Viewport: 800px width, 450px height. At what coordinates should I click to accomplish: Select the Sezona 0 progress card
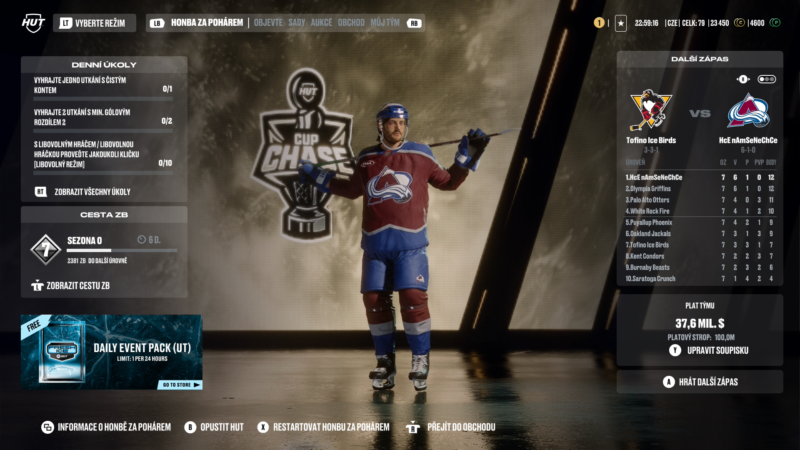pos(104,249)
